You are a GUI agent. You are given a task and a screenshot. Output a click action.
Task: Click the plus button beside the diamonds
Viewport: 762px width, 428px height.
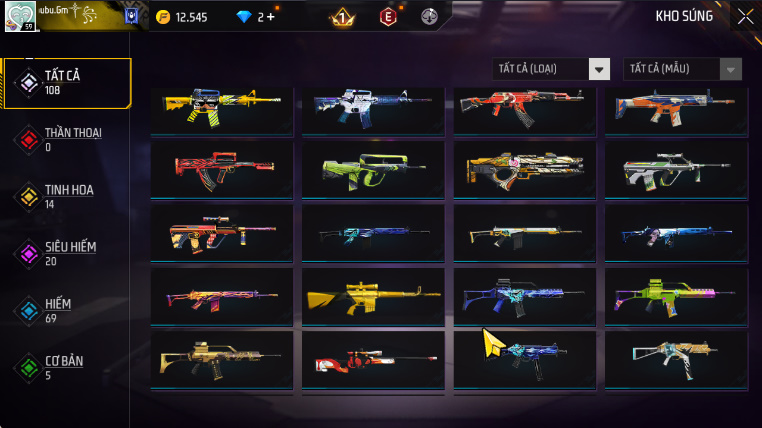tap(270, 17)
